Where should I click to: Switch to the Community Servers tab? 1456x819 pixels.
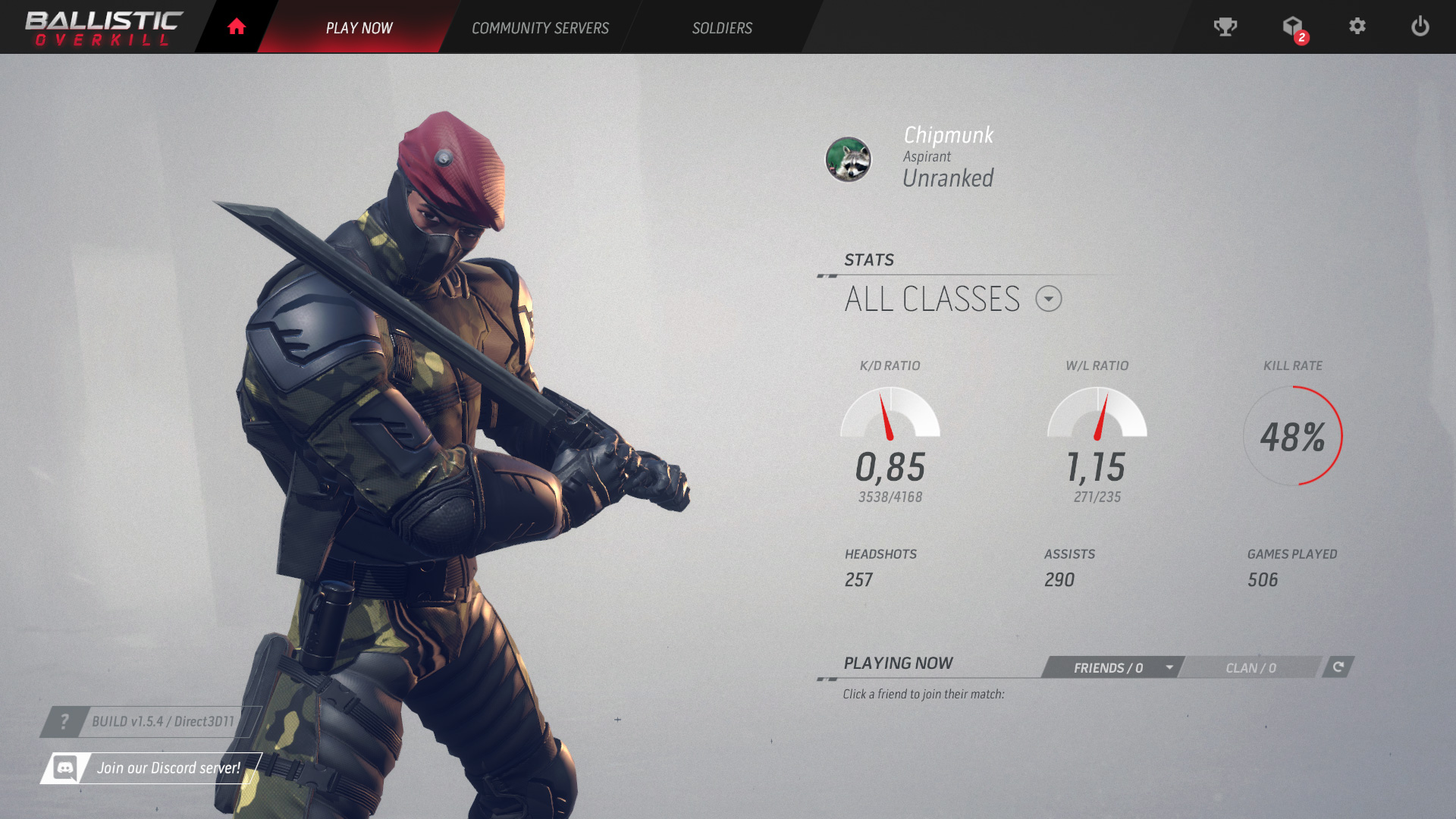coord(540,27)
